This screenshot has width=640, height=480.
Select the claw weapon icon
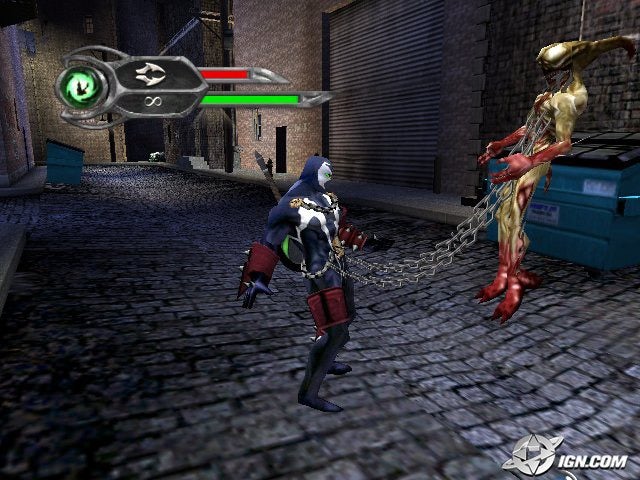pos(154,74)
